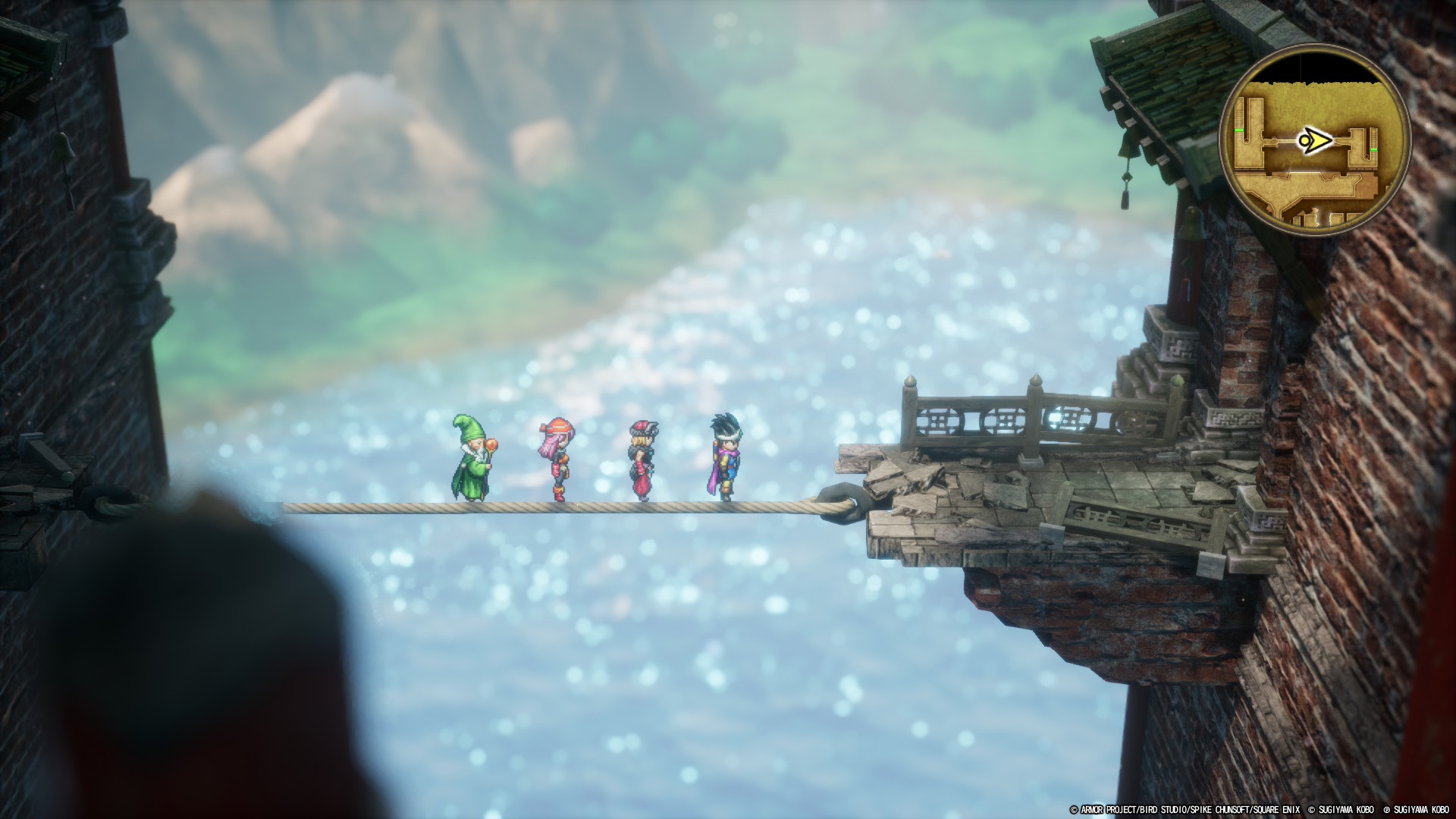
Task: Open the circular minimap
Action: [x=1314, y=143]
